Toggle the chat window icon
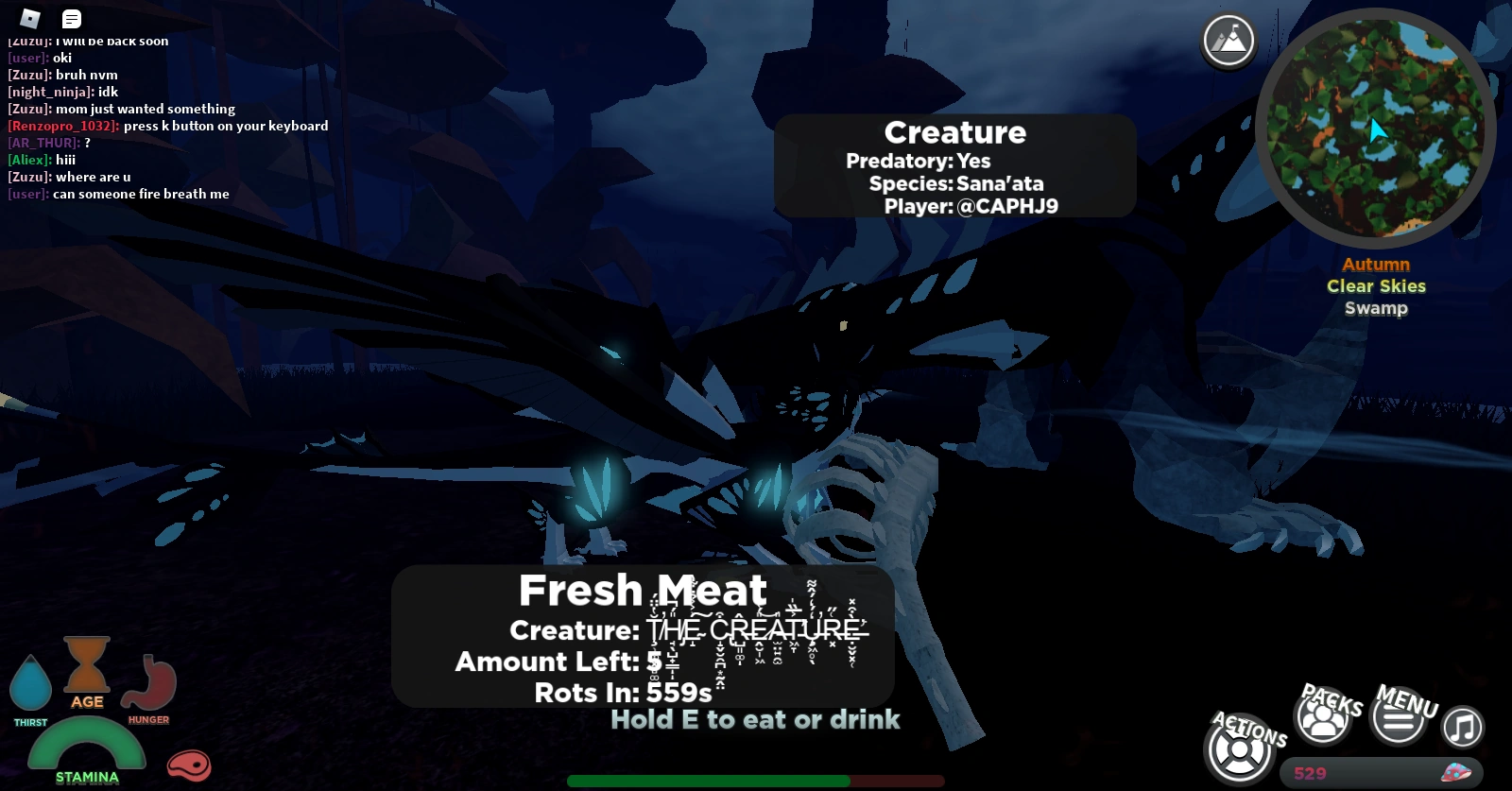Image resolution: width=1512 pixels, height=791 pixels. point(72,19)
